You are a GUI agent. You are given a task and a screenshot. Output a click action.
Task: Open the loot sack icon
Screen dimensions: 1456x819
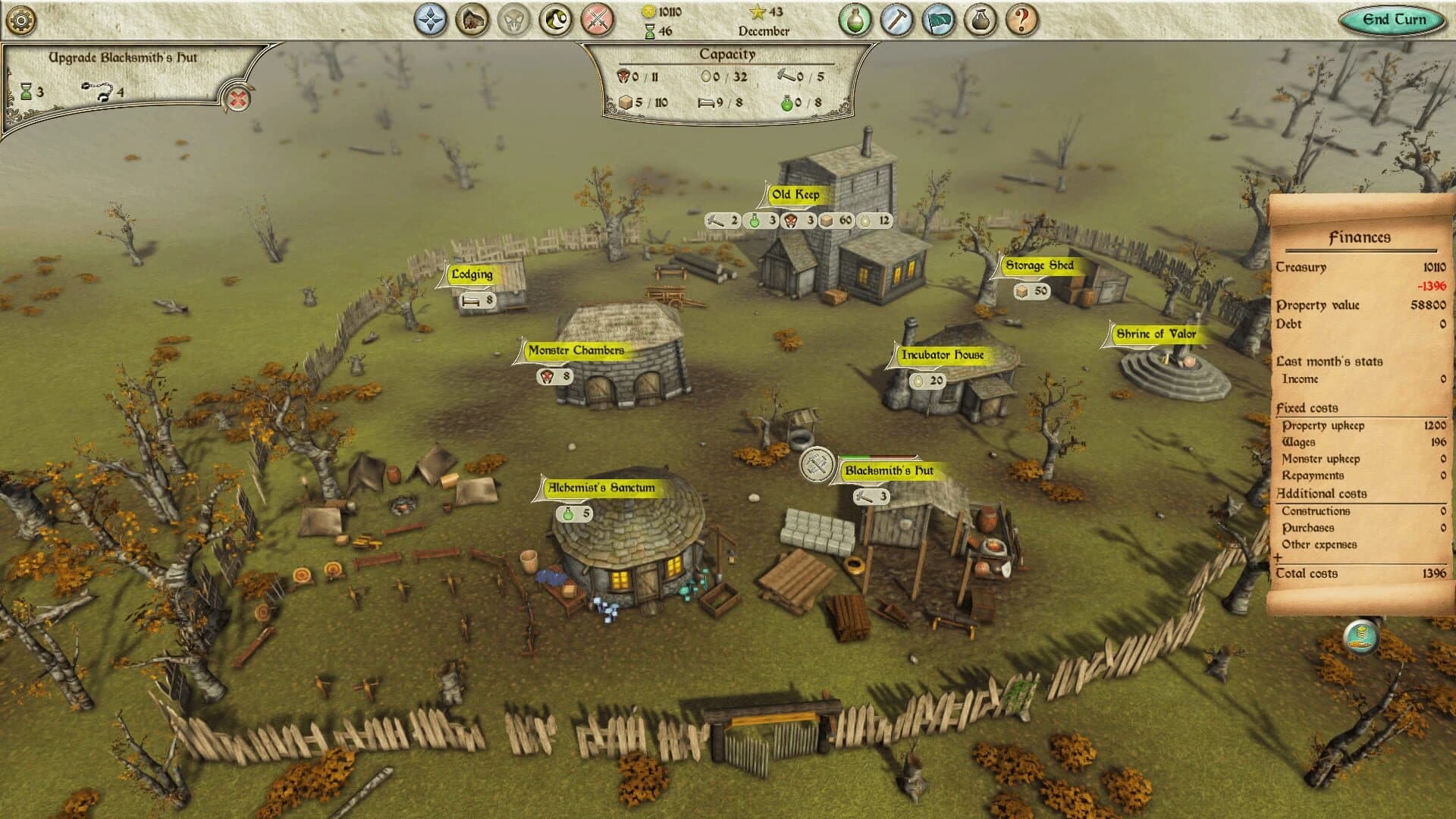pyautogui.click(x=981, y=20)
